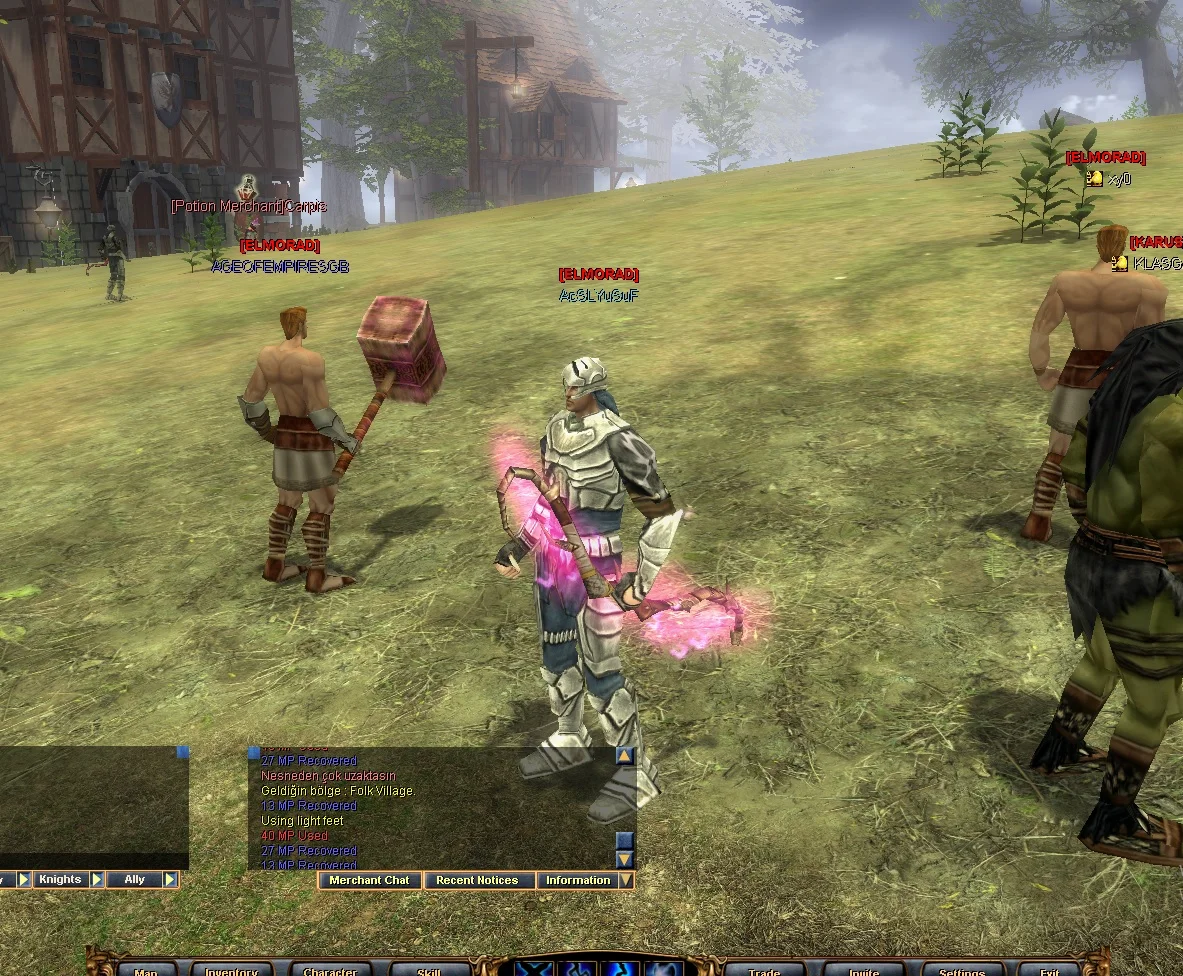Click the blue square atop the info log

(x=254, y=752)
